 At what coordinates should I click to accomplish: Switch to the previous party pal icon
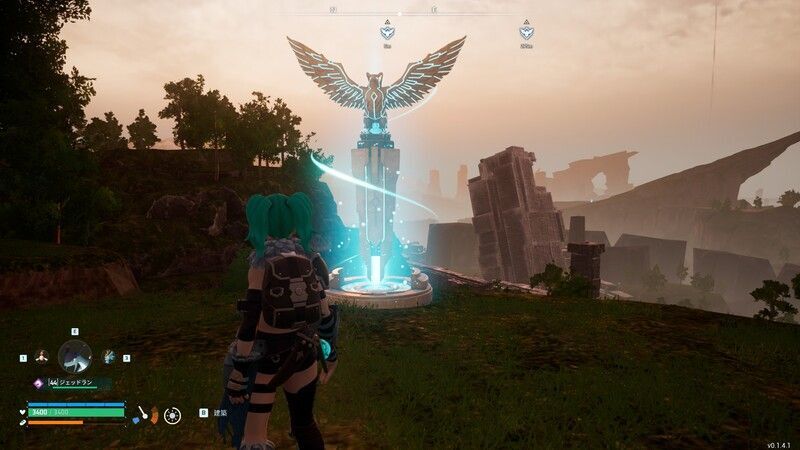42,356
